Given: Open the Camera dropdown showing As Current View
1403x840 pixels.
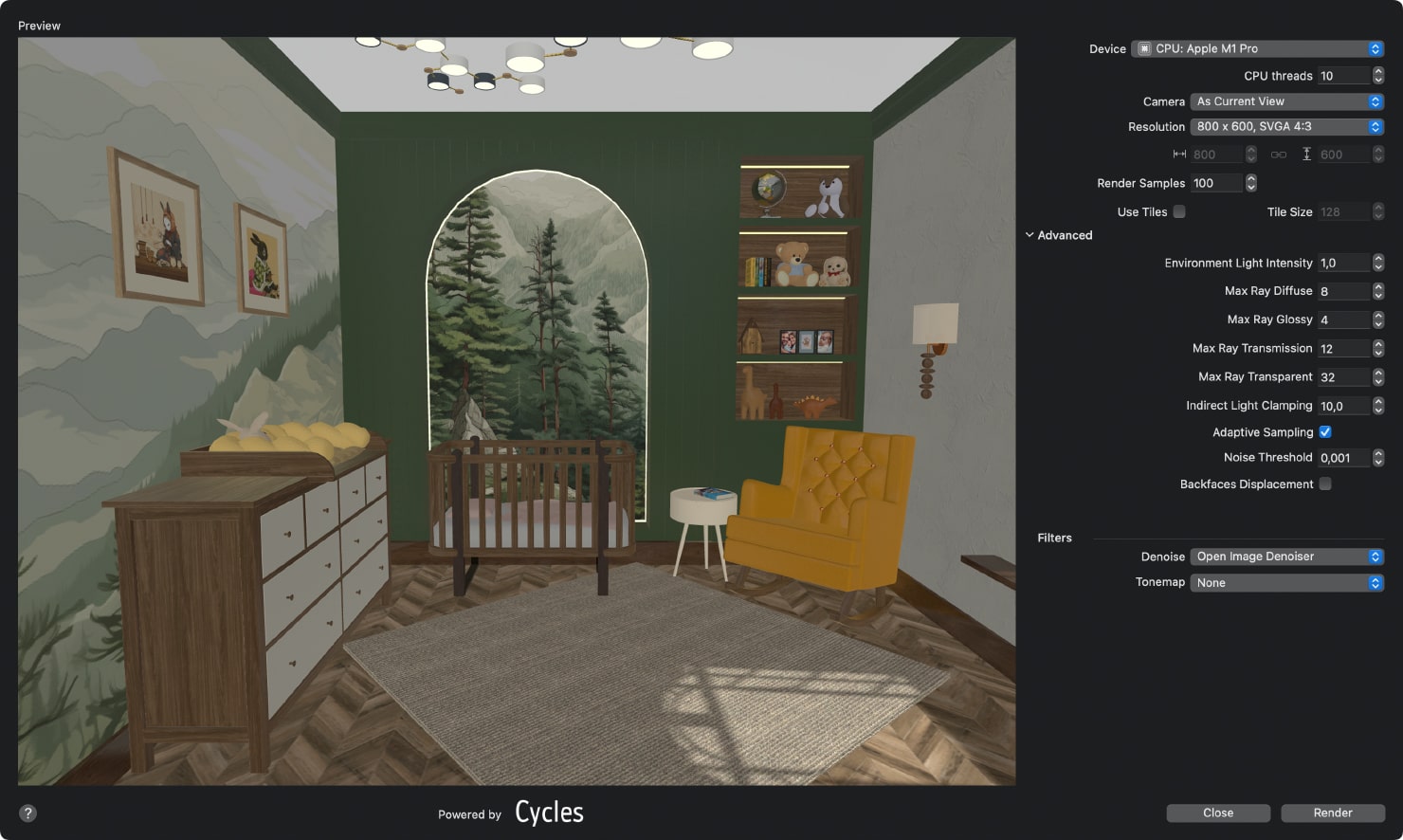Looking at the screenshot, I should [1285, 101].
